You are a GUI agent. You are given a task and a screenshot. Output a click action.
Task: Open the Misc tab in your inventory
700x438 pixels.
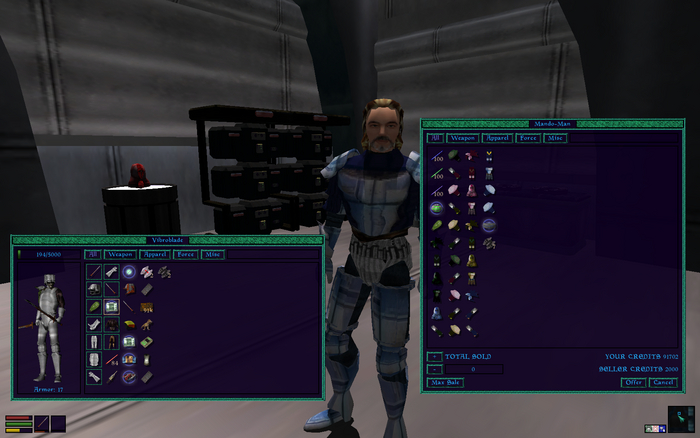point(212,255)
